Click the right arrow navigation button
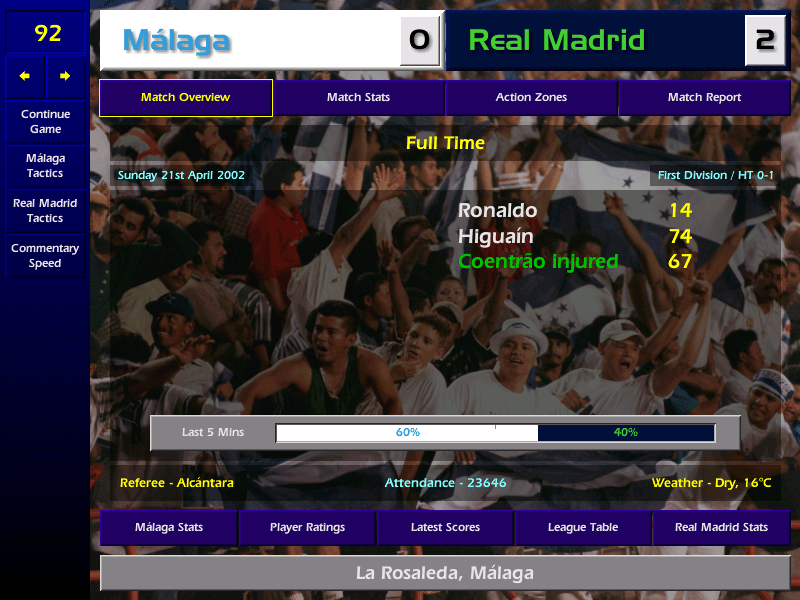This screenshot has width=800, height=600. point(65,76)
